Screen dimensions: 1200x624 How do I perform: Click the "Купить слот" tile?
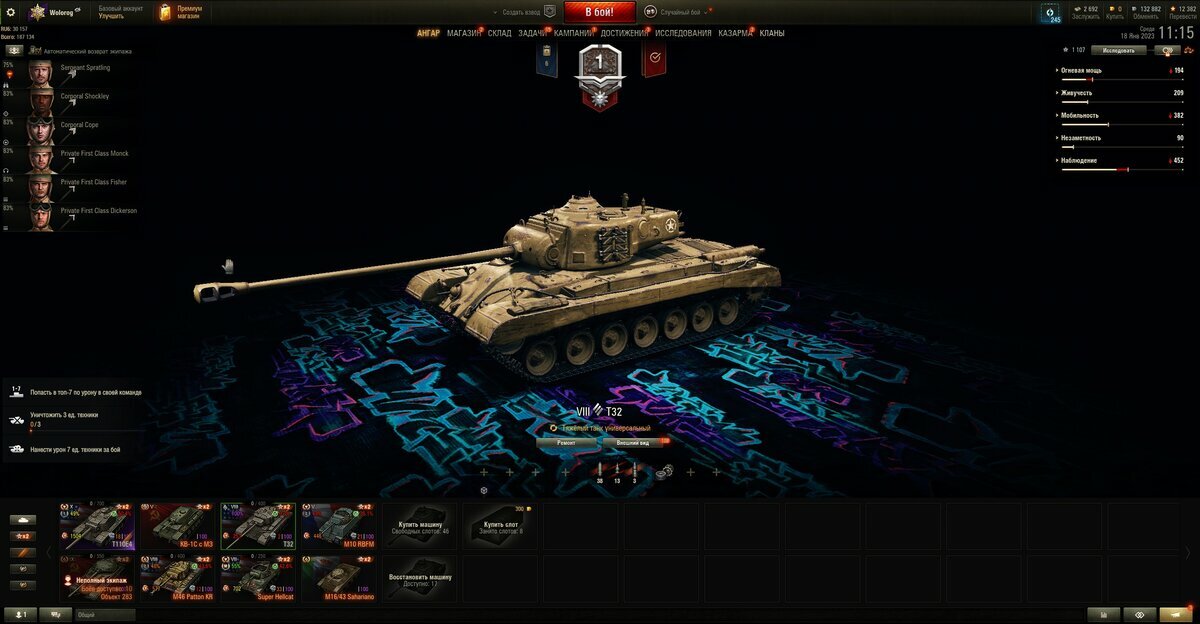[500, 526]
